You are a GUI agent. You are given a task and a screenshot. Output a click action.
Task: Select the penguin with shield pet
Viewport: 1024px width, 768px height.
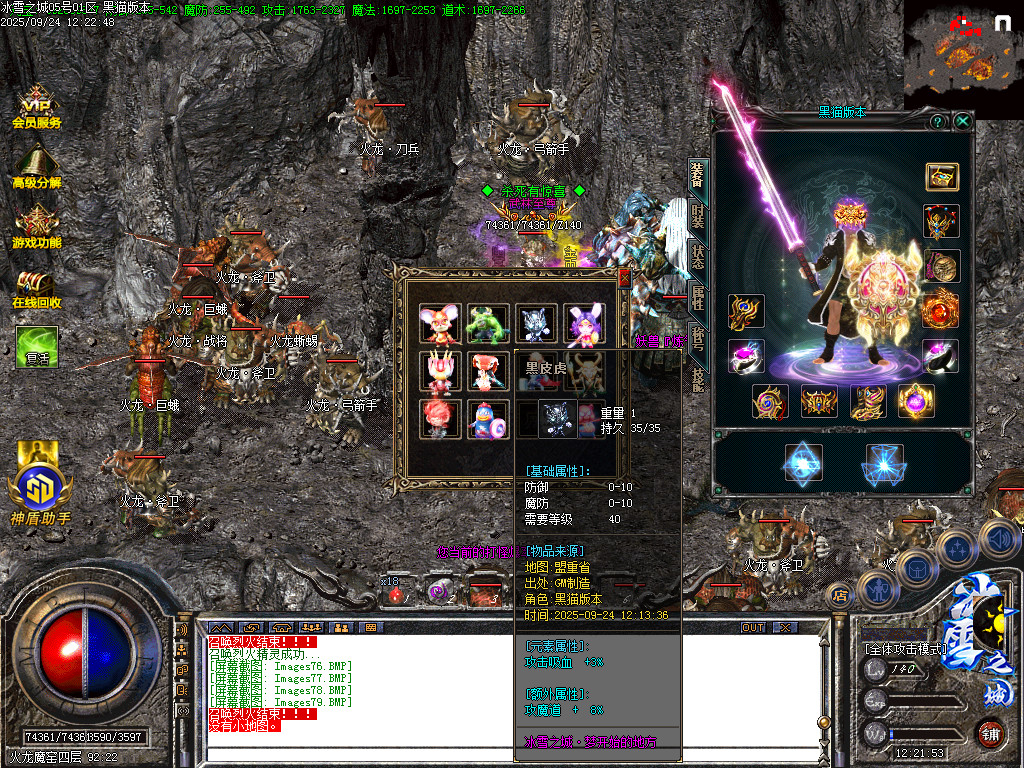click(487, 419)
